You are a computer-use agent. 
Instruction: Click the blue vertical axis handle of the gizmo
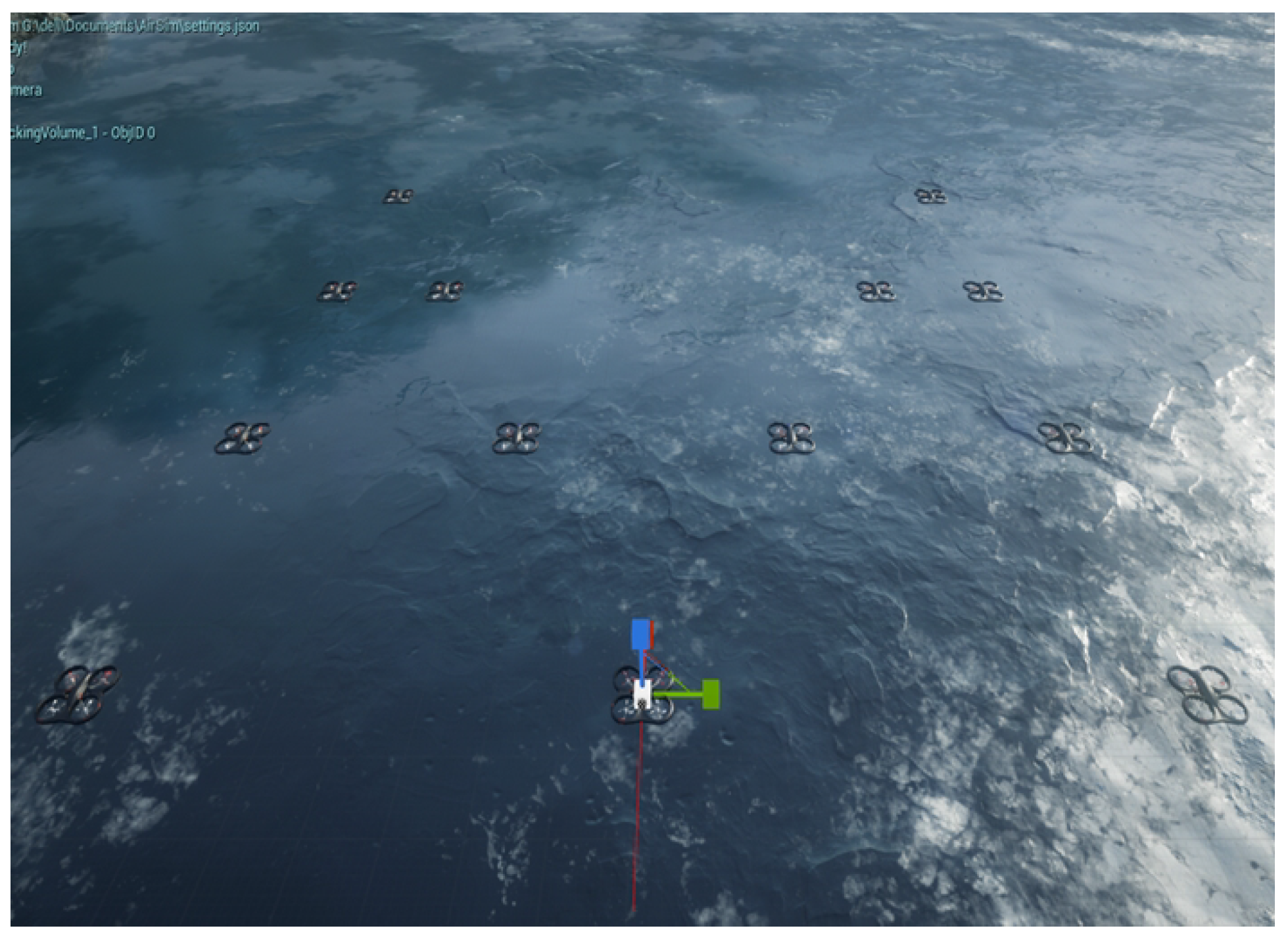tap(640, 633)
